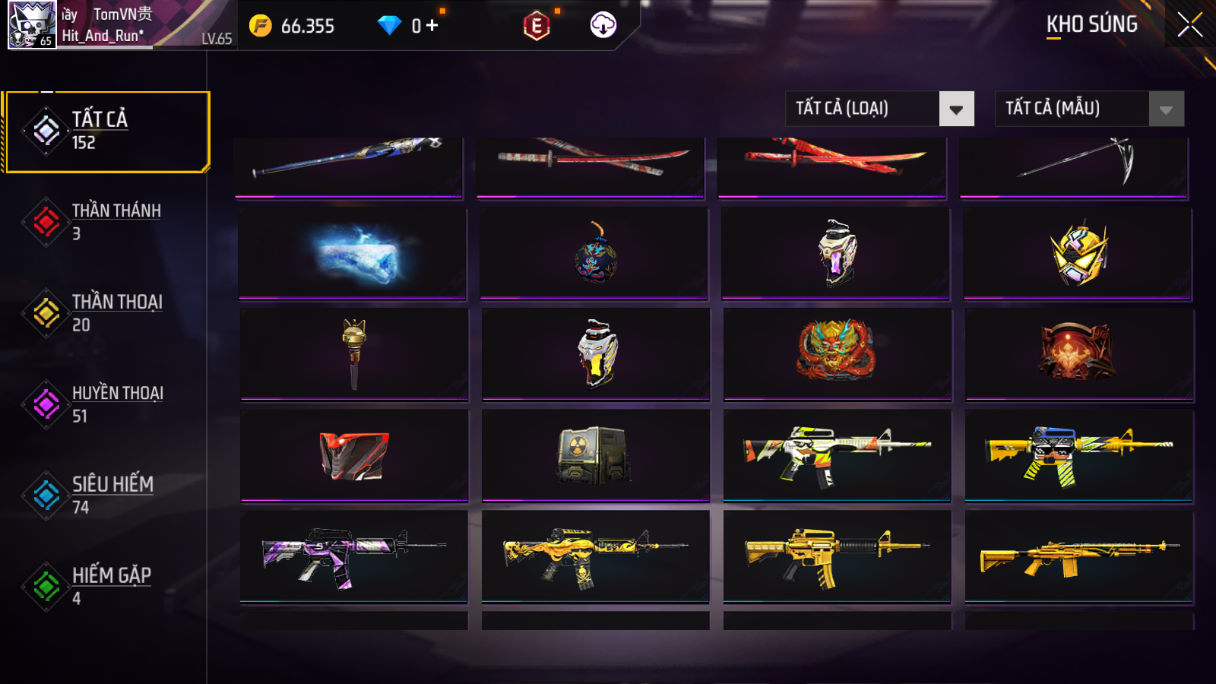Select the glowing ice gloo wall skin

[x=352, y=253]
